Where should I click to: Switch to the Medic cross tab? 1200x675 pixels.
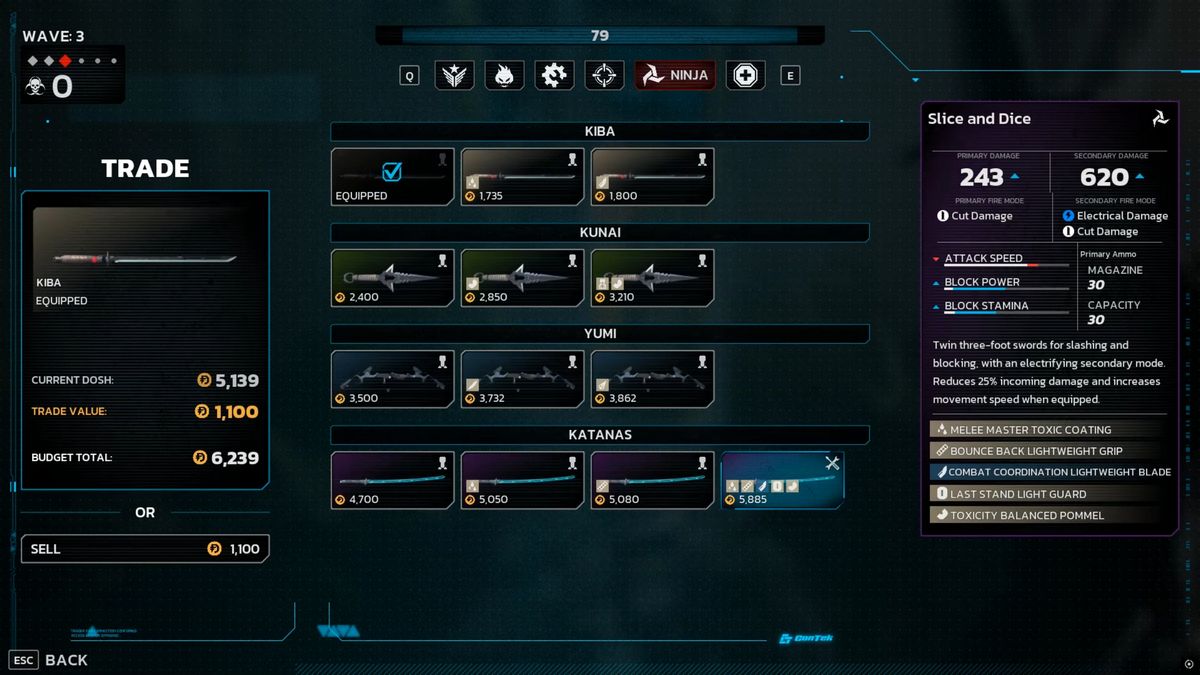point(745,75)
